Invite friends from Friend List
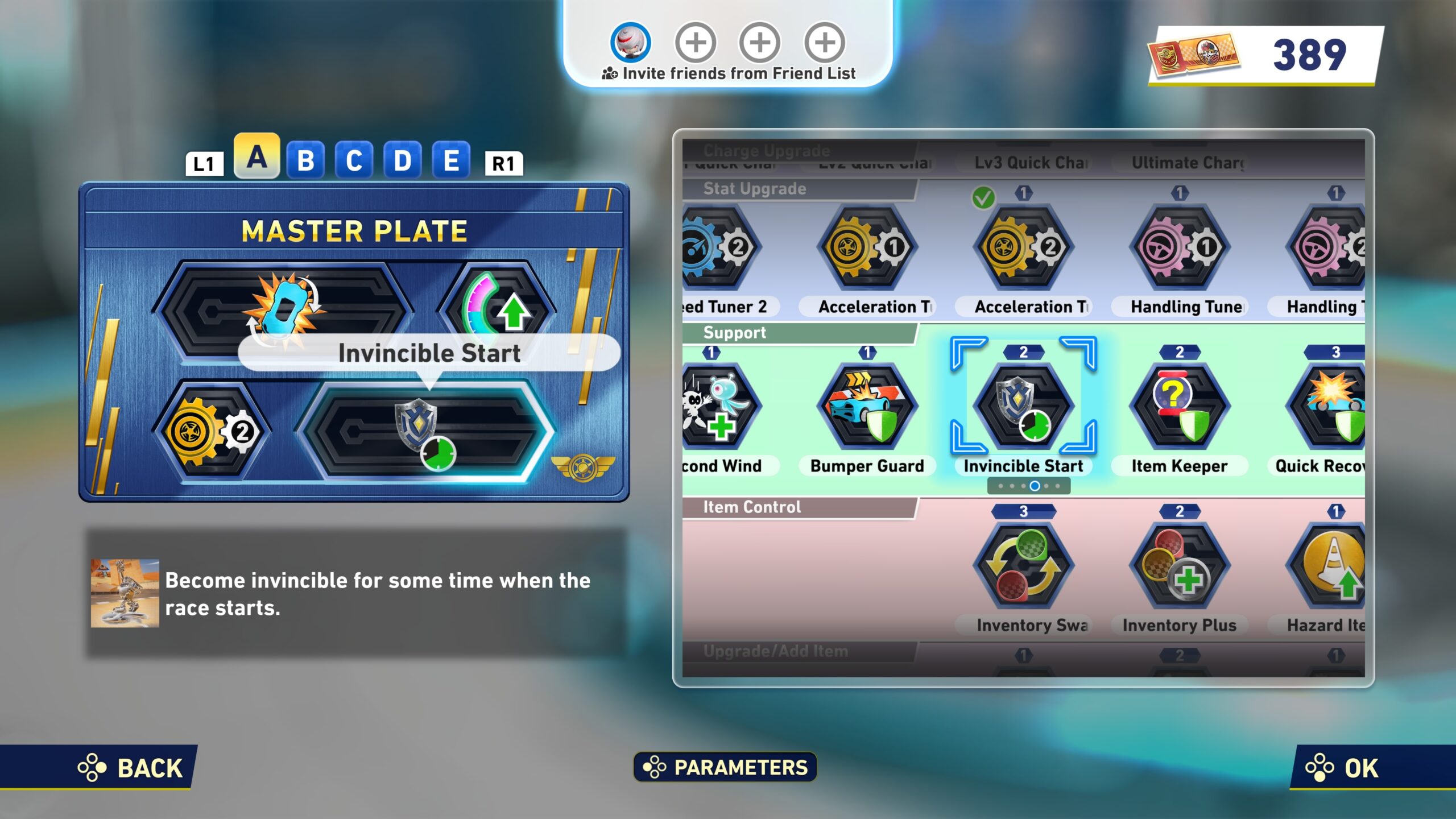 pyautogui.click(x=729, y=73)
